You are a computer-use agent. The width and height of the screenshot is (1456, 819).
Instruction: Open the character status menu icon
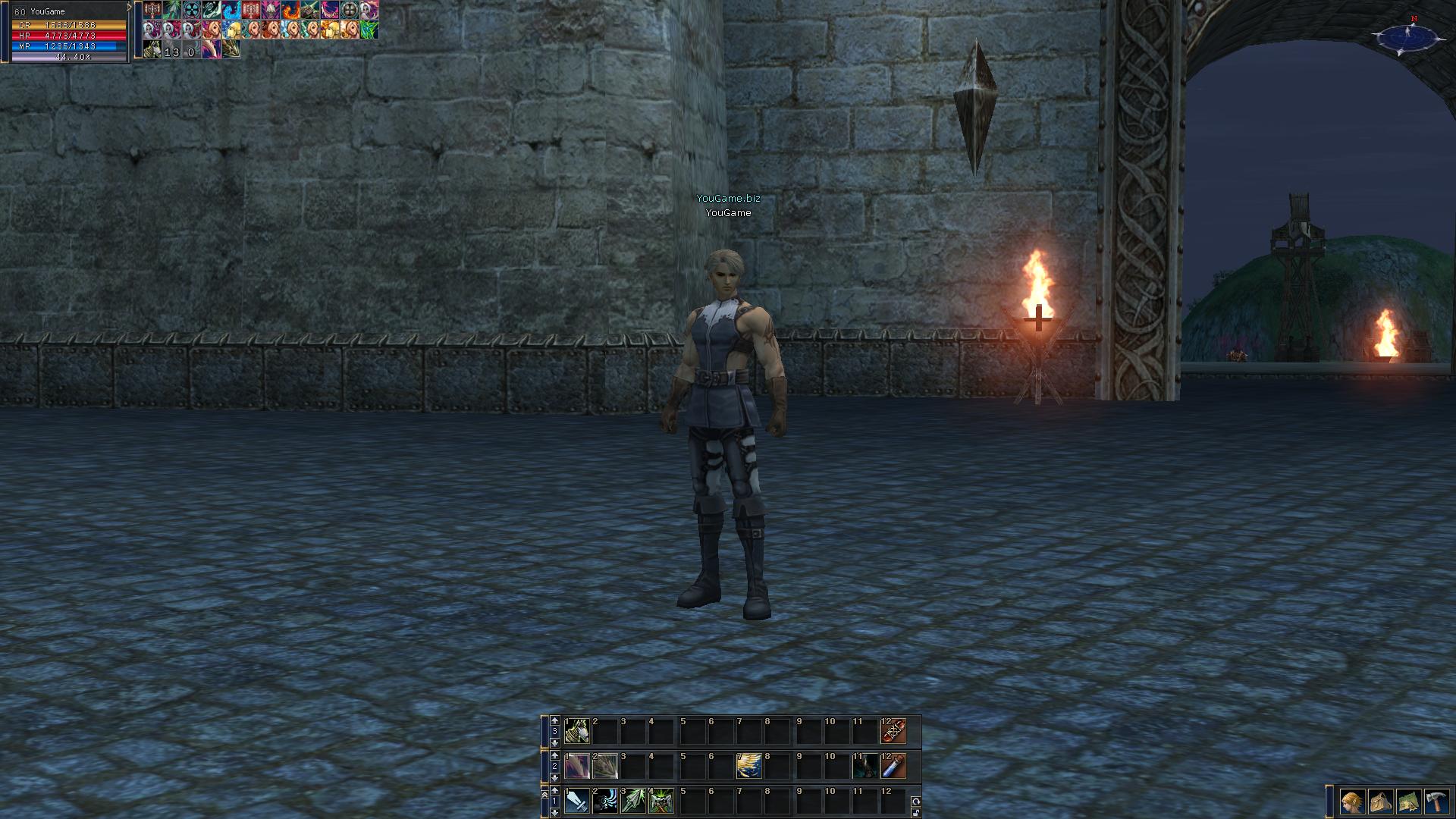[x=1351, y=801]
